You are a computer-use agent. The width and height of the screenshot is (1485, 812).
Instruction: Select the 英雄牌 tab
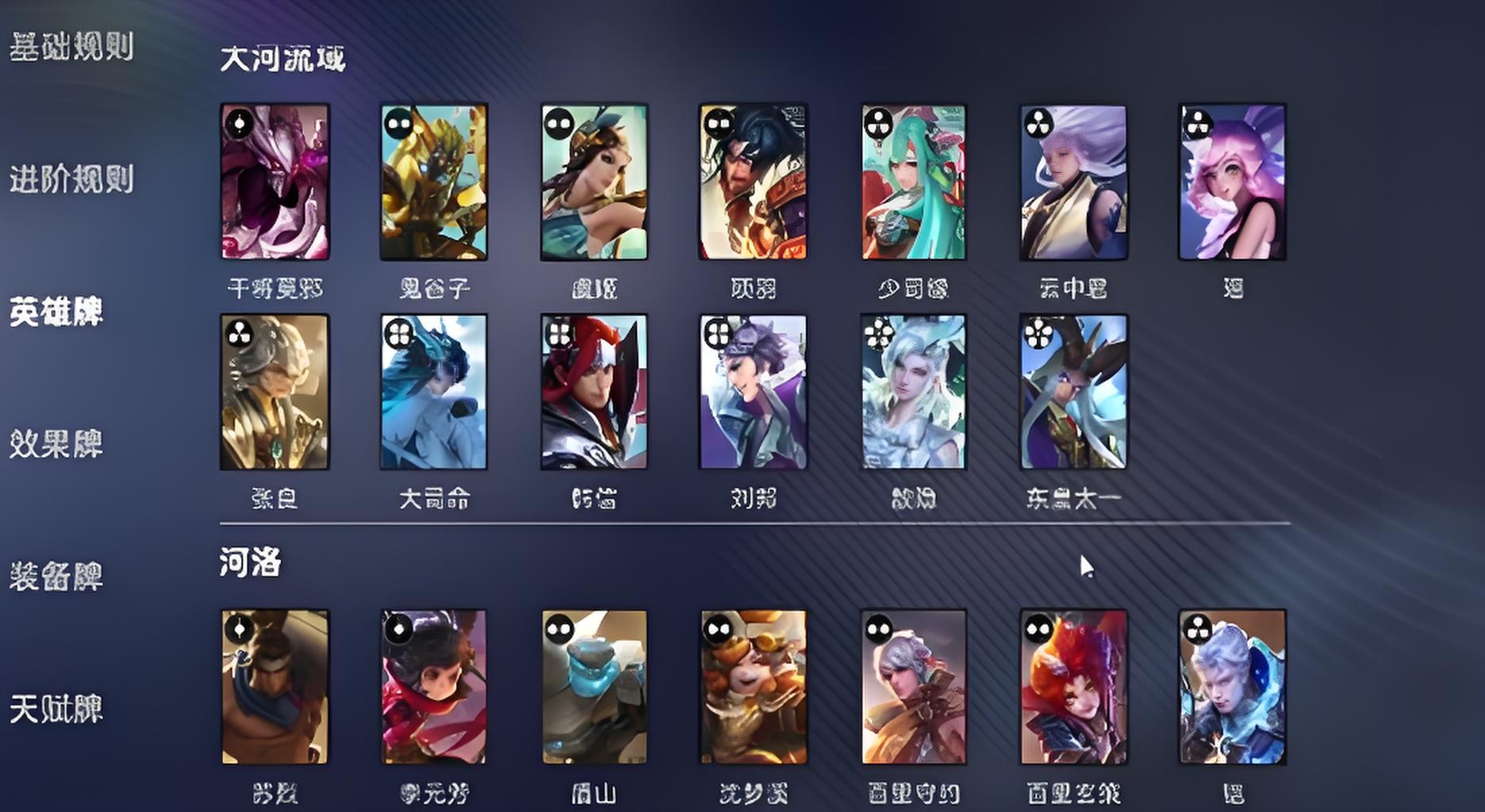(56, 312)
